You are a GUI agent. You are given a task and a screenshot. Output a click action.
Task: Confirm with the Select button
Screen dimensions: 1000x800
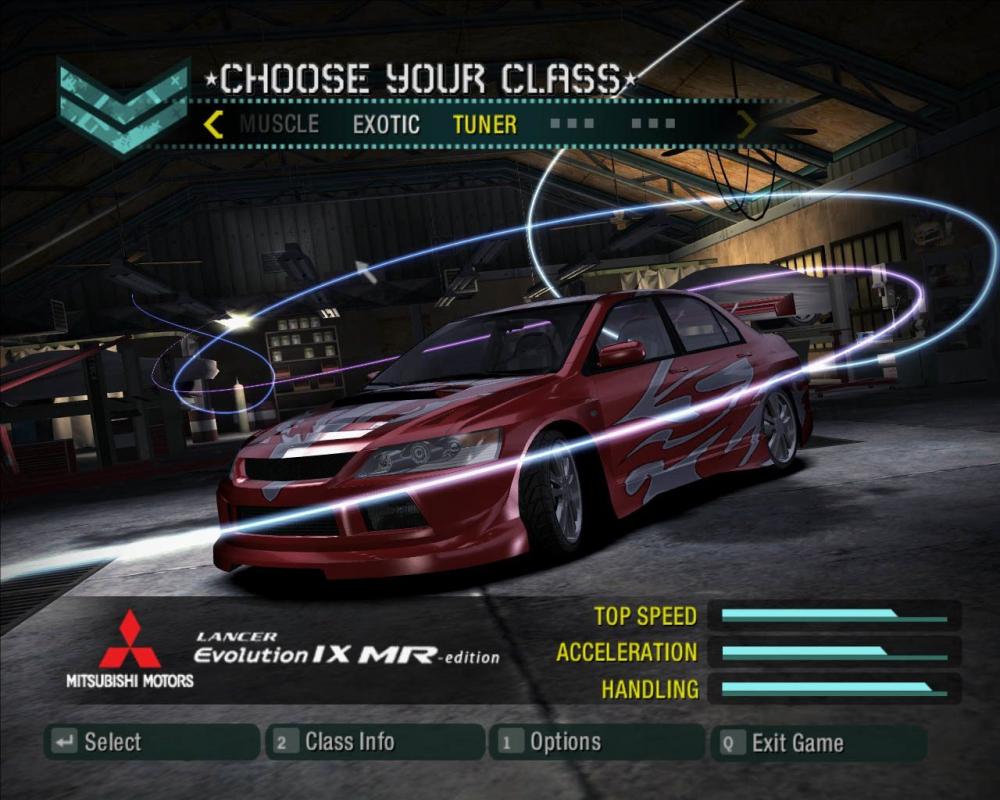tap(152, 742)
